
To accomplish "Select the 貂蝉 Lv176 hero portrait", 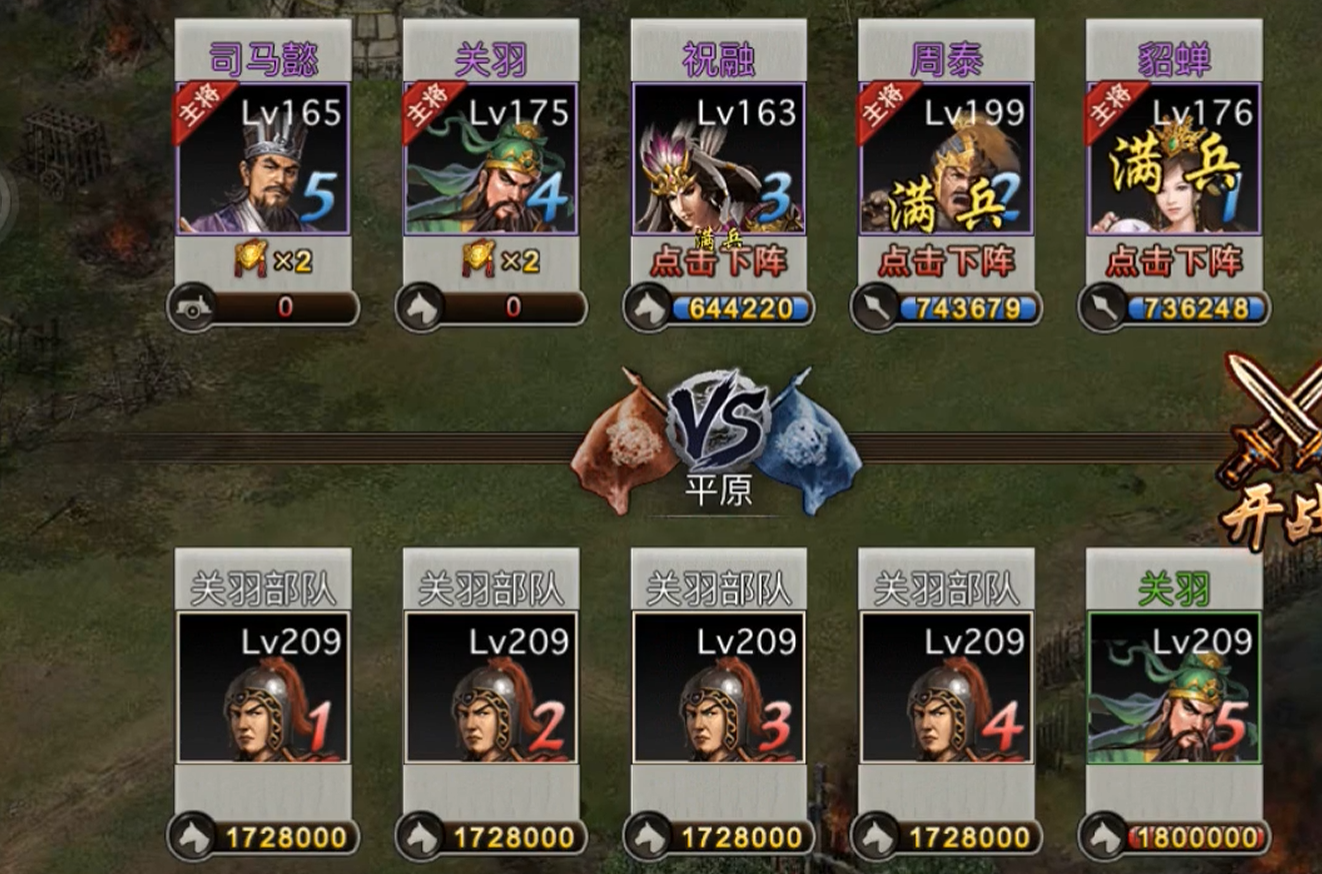I will coord(1173,160).
